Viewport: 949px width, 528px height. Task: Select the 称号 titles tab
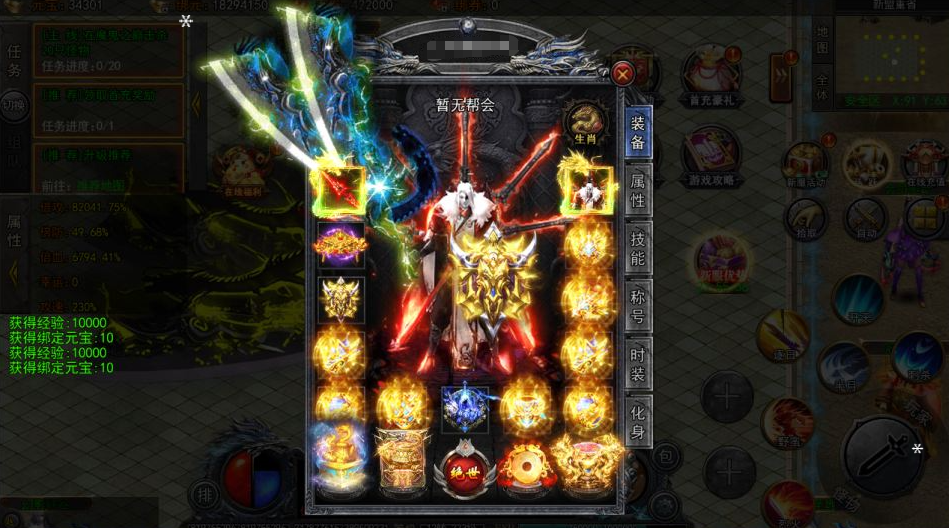pyautogui.click(x=638, y=304)
